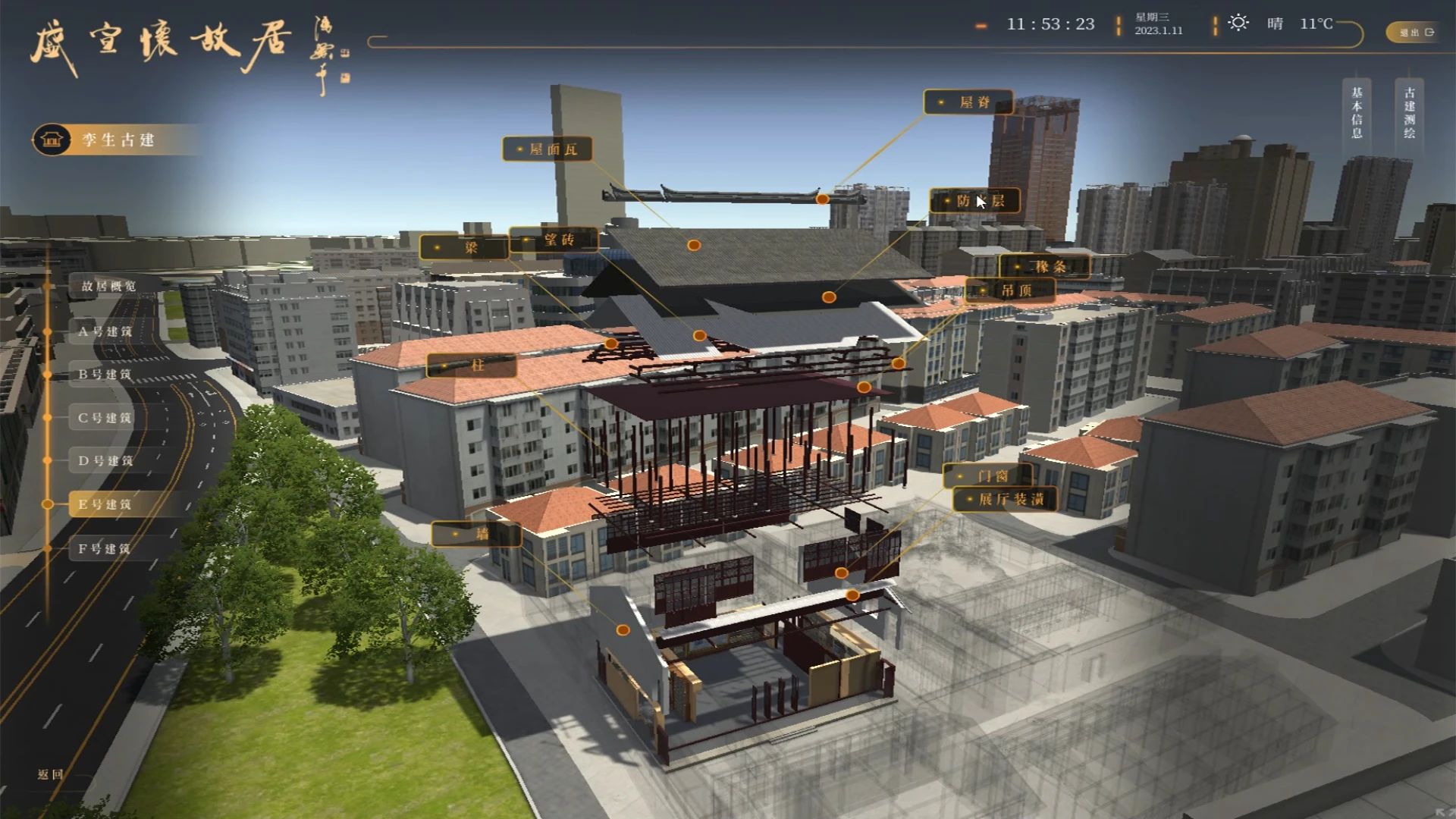Choose the 望砖 component label
Viewport: 1456px width, 819px height.
(x=554, y=240)
